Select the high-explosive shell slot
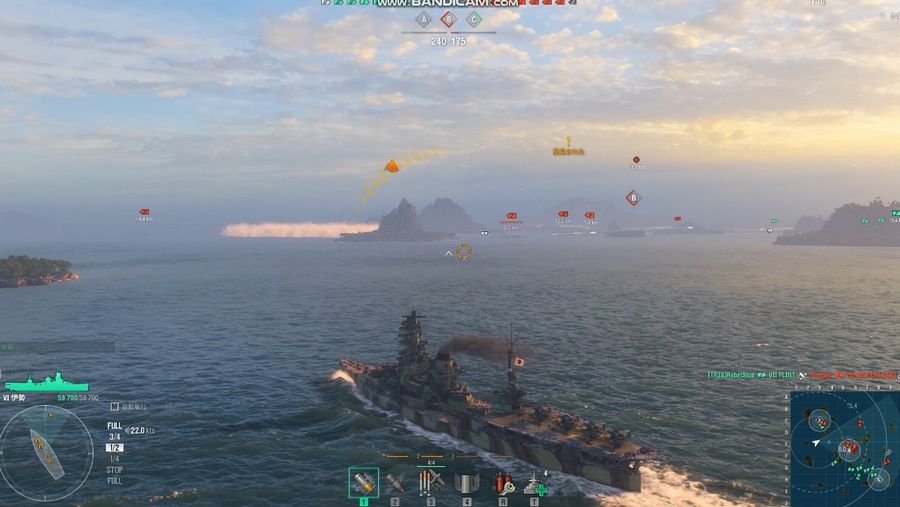 point(363,483)
